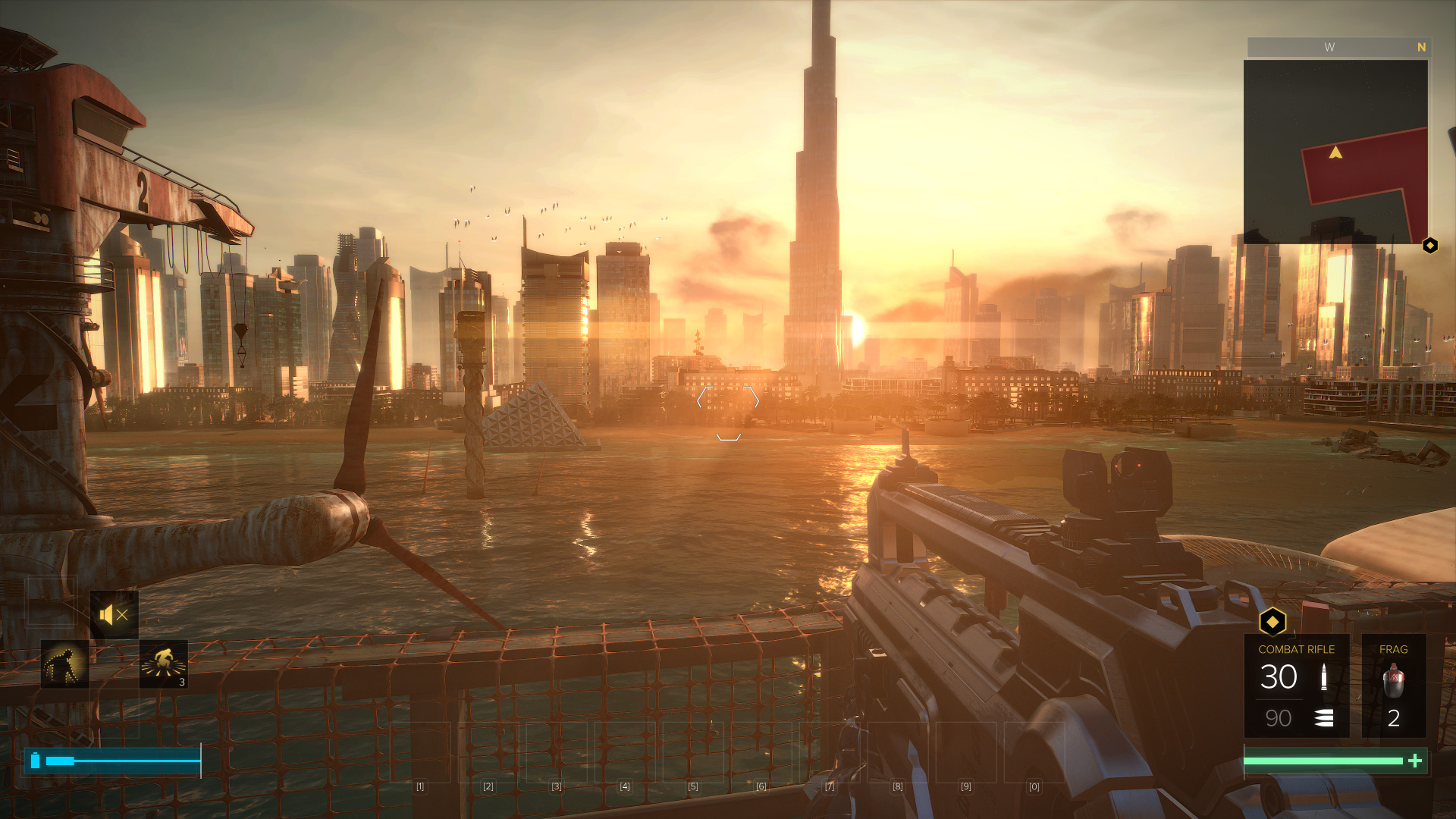Image resolution: width=1456 pixels, height=819 pixels.
Task: Click the muted speaker augmentation icon
Action: [114, 615]
